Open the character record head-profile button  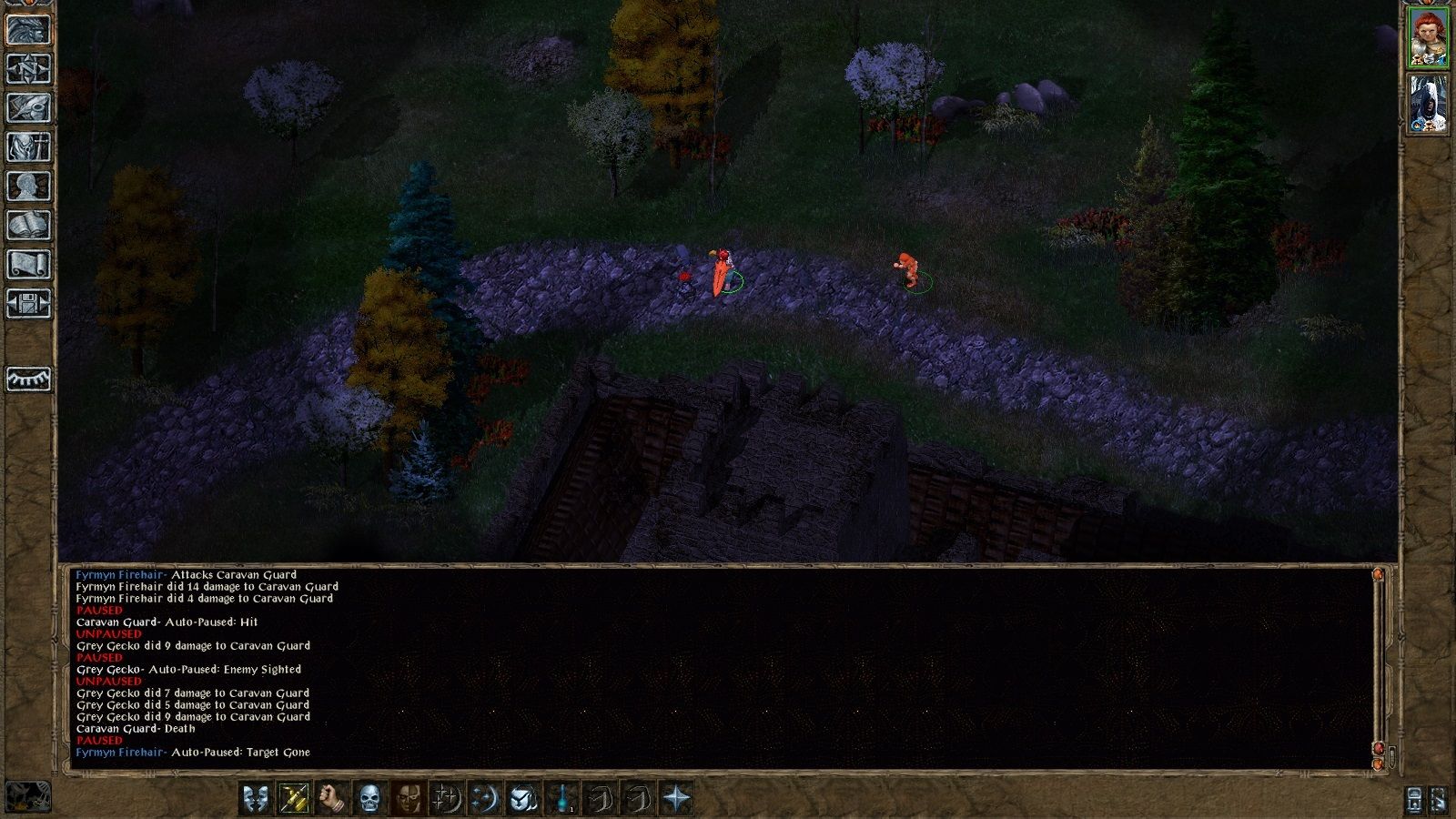click(28, 187)
